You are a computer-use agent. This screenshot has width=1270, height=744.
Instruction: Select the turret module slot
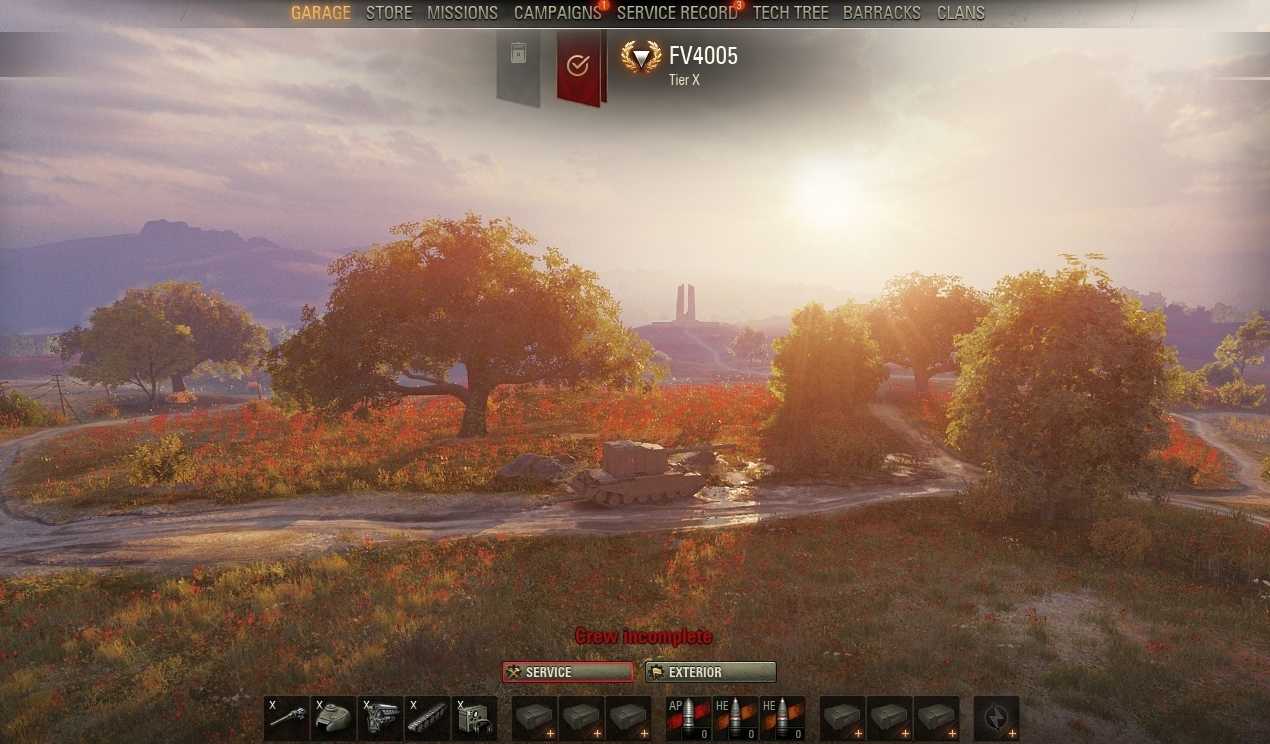(x=333, y=718)
